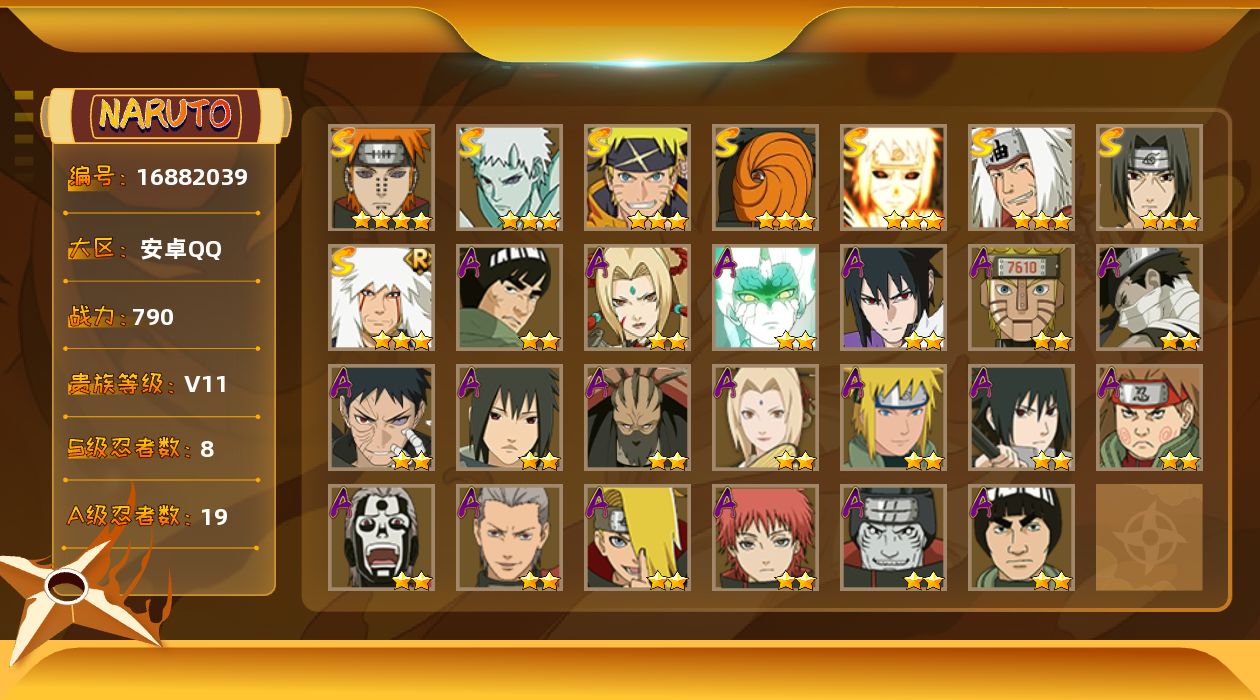Choose the mecha Naruto with 7610 headband
The image size is (1260, 700).
coord(1021,297)
